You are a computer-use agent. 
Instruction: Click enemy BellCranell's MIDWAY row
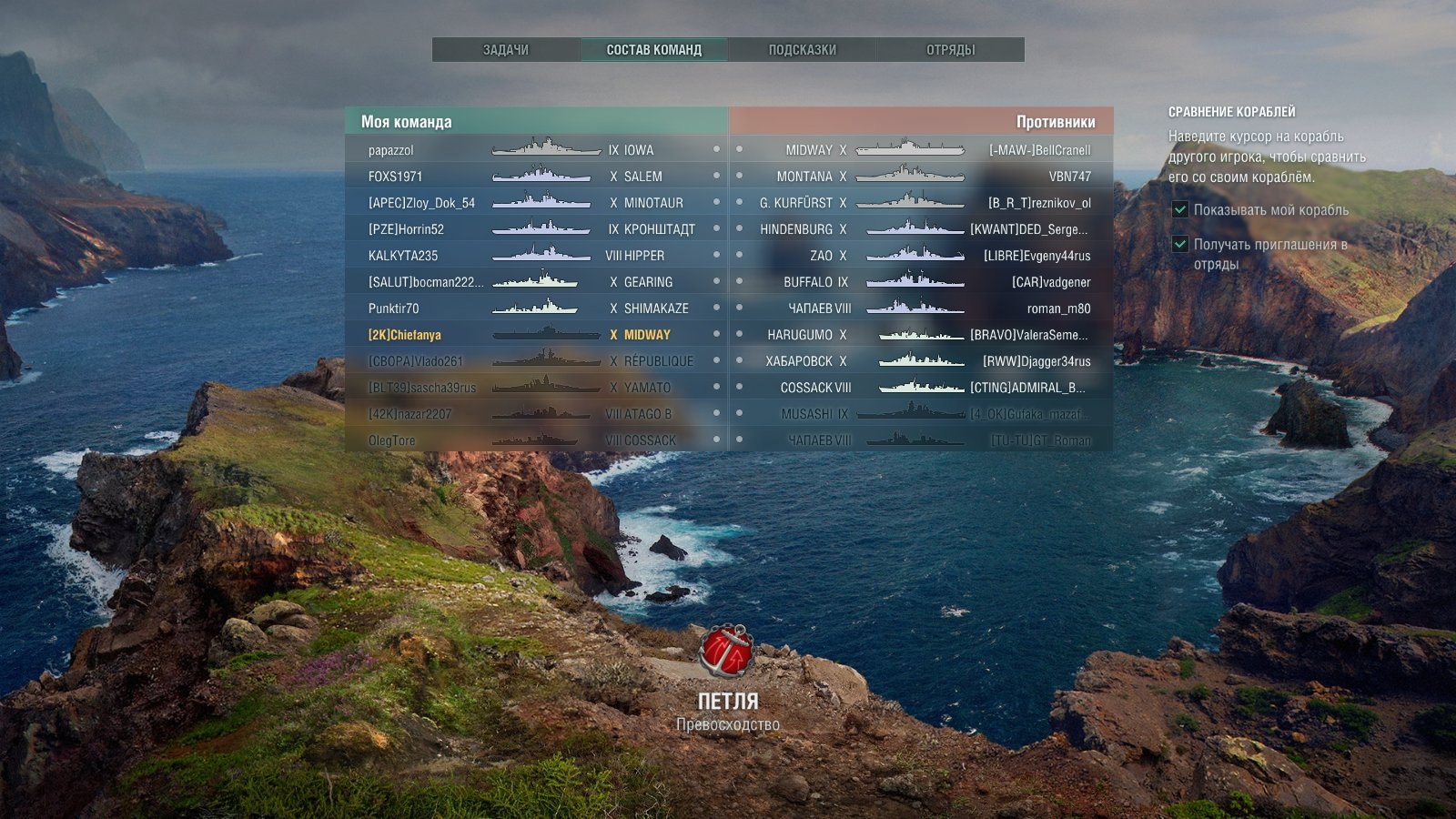coord(921,150)
